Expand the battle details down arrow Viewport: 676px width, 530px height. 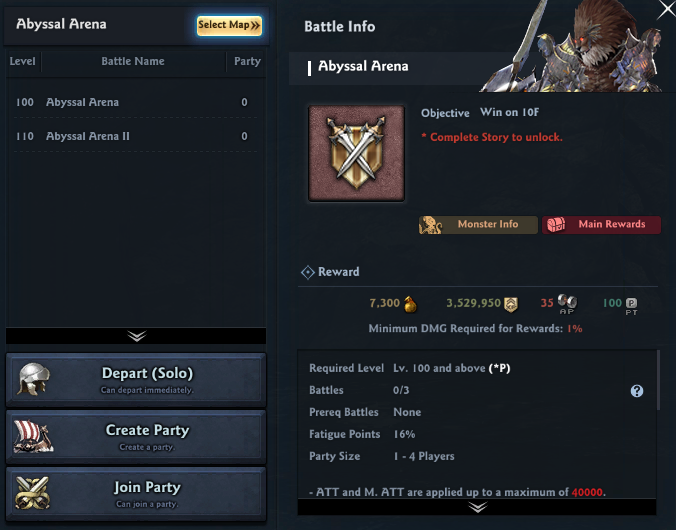(478, 507)
